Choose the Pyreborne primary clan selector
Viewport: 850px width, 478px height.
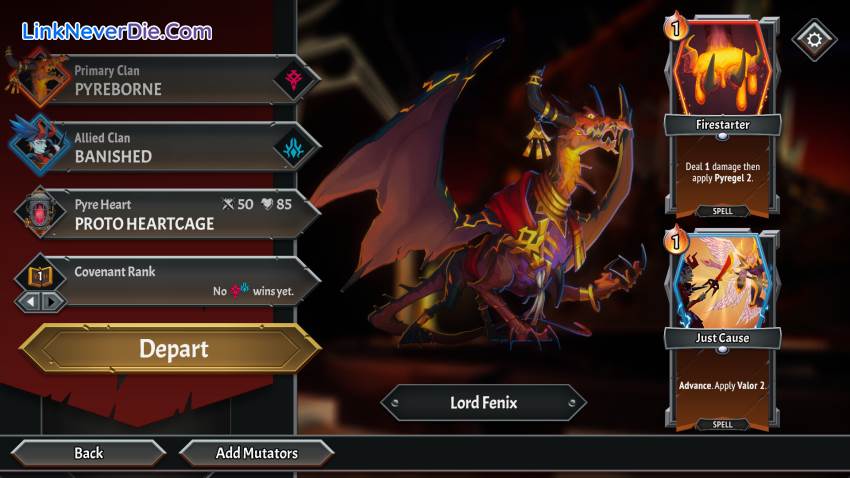click(165, 80)
